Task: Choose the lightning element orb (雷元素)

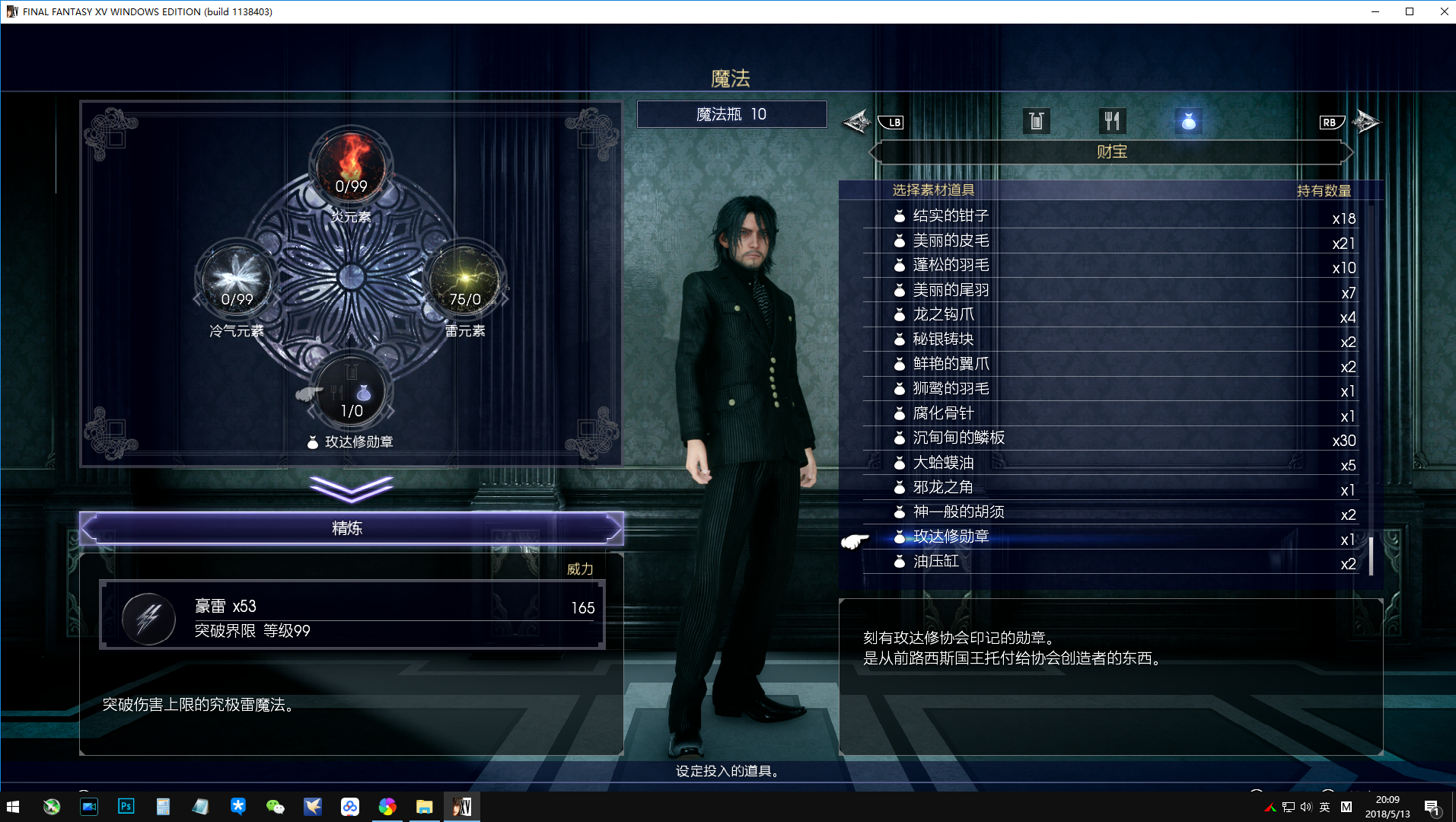Action: (465, 282)
